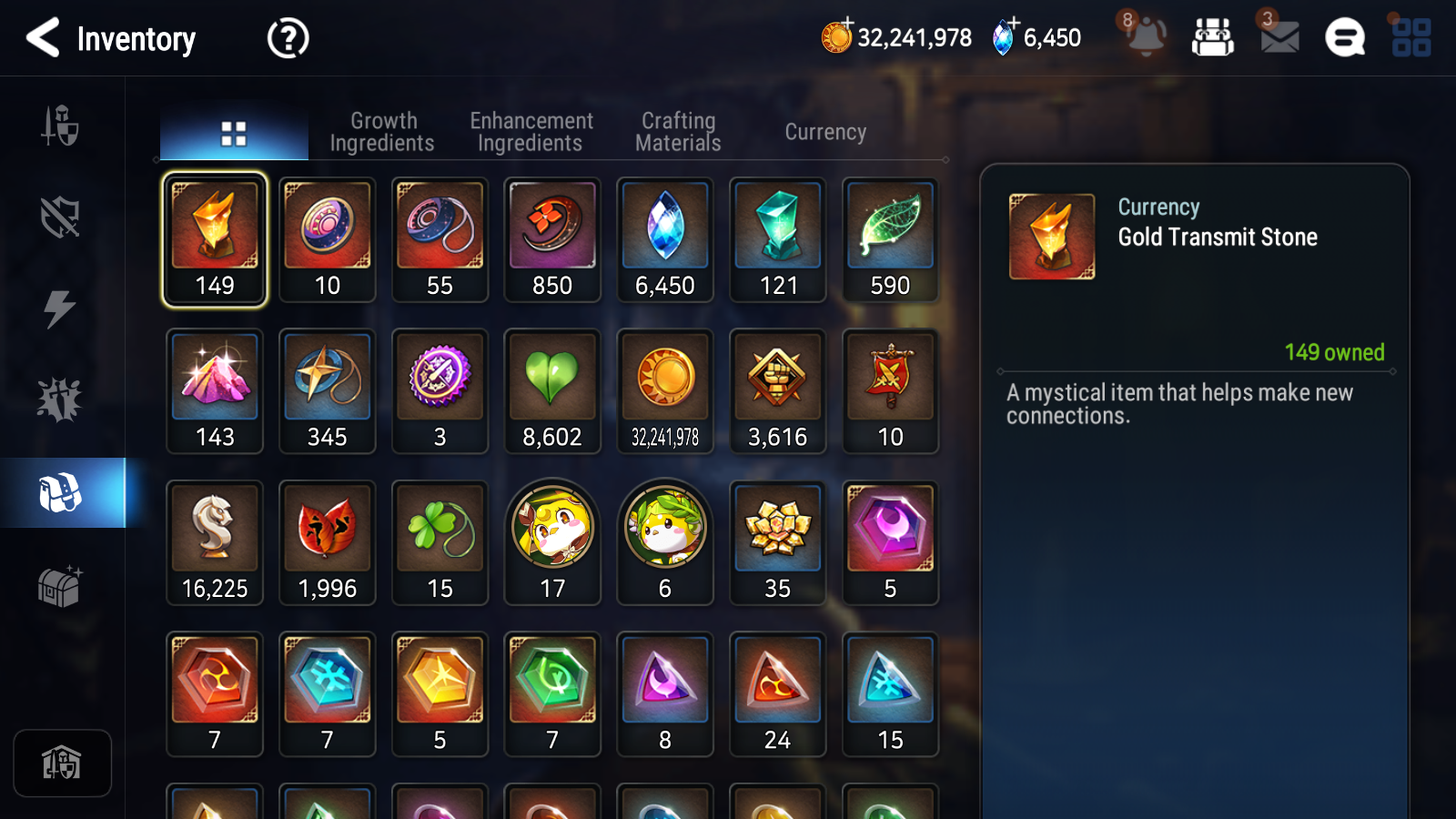Click the back arrow next to Inventory
The image size is (1456, 819).
click(43, 38)
